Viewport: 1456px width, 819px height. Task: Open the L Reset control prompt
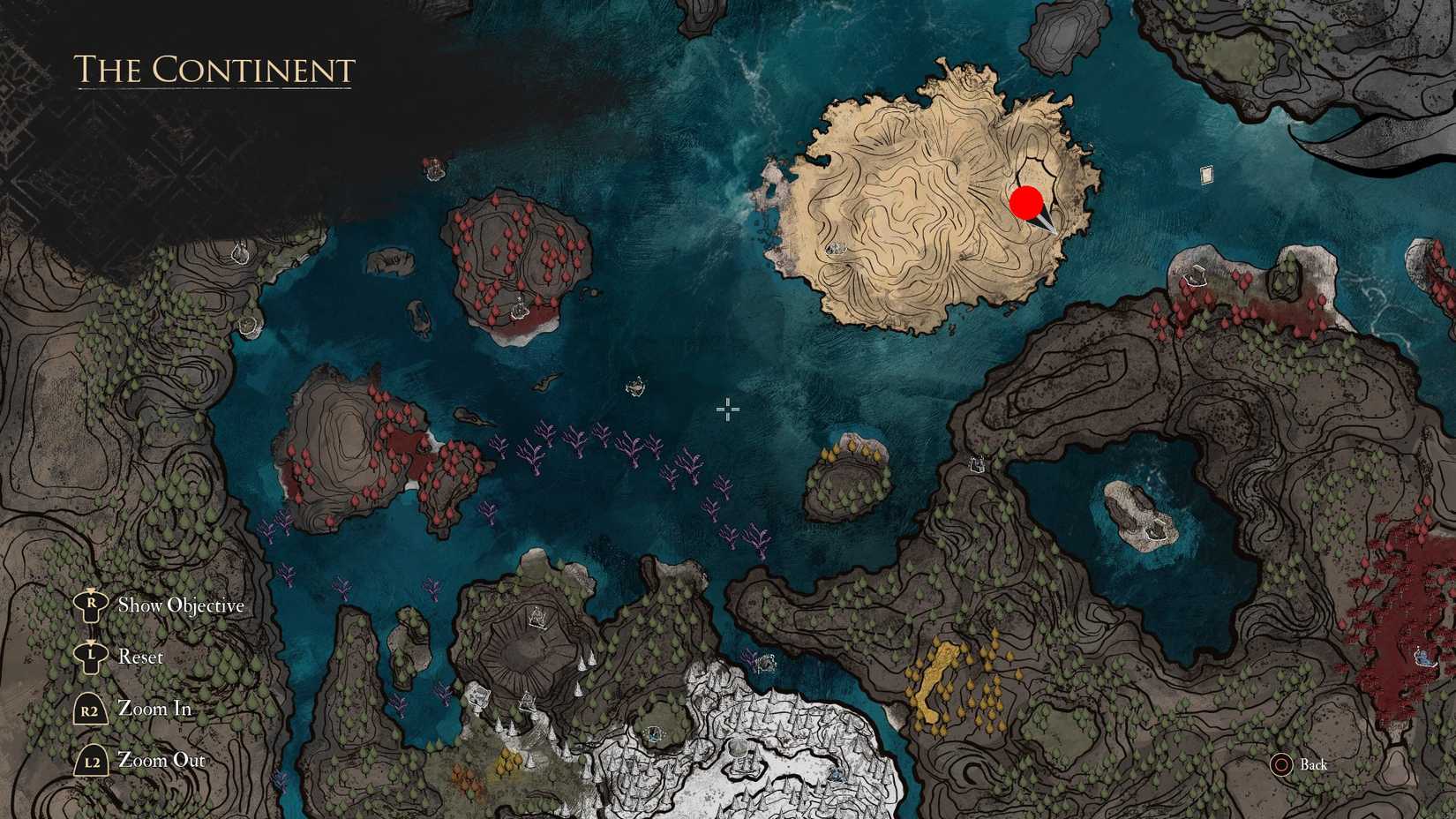pyautogui.click(x=90, y=657)
